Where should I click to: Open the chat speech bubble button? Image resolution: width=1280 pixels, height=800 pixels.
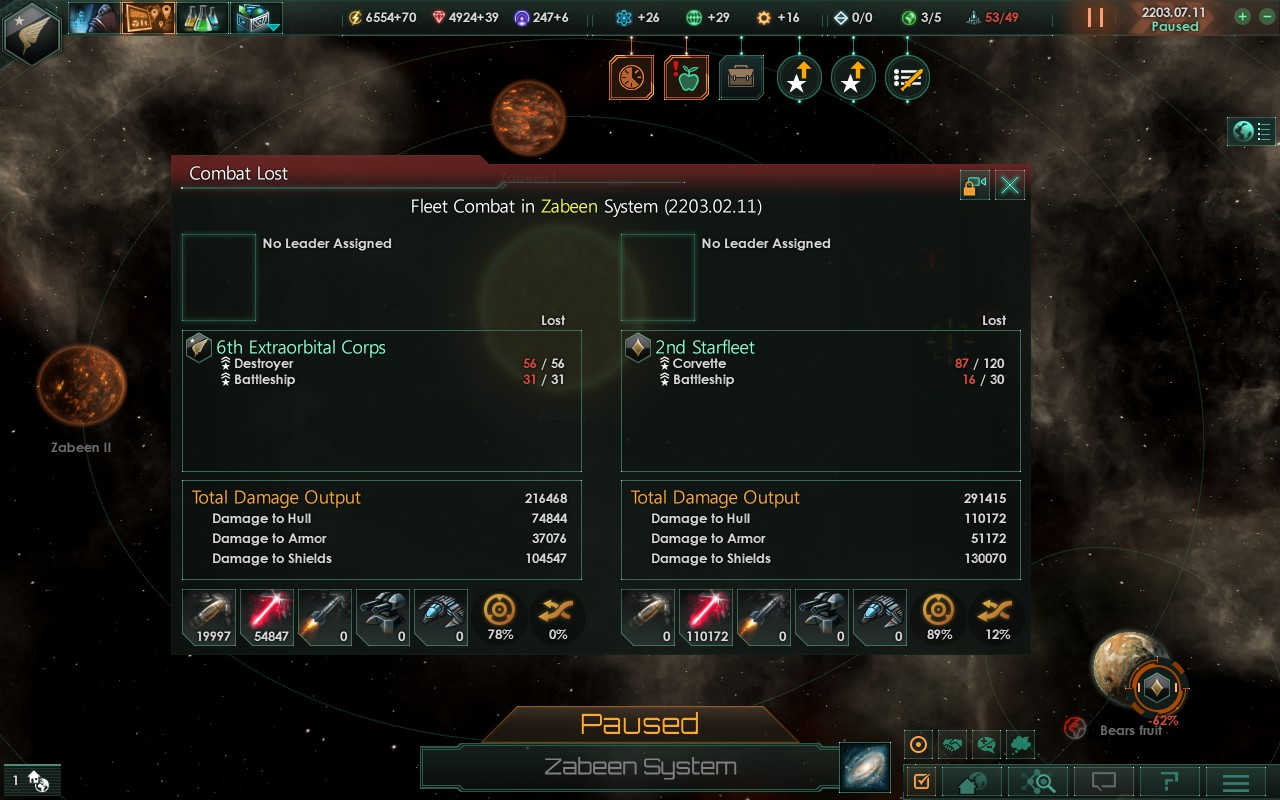1104,781
